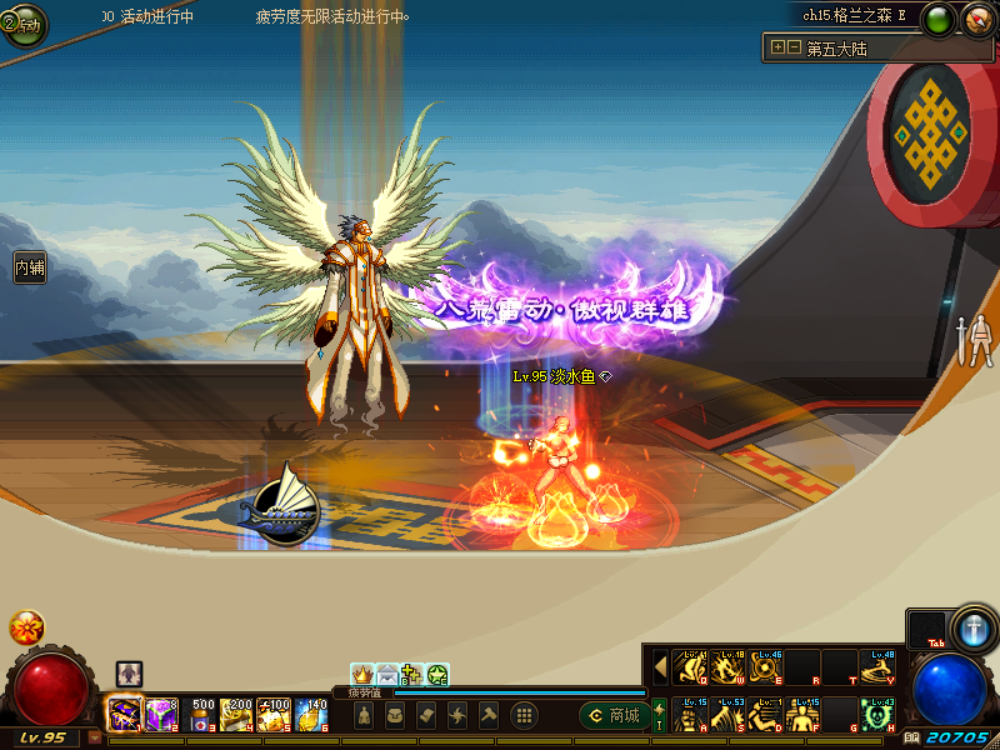This screenshot has height=750, width=1000.
Task: Shrink the minimap with the minus button
Action: (x=793, y=47)
